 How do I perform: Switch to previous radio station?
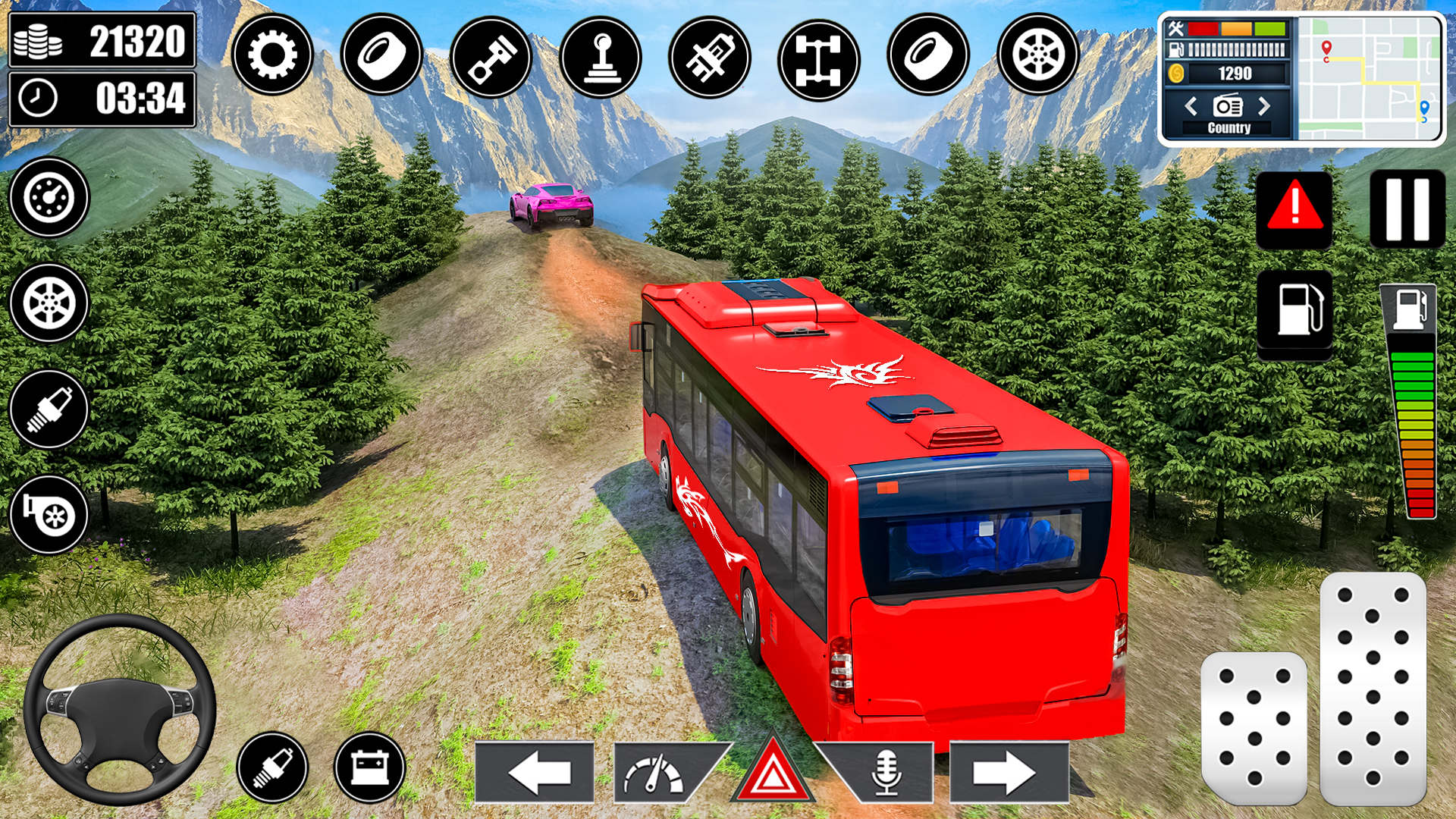click(x=1191, y=105)
